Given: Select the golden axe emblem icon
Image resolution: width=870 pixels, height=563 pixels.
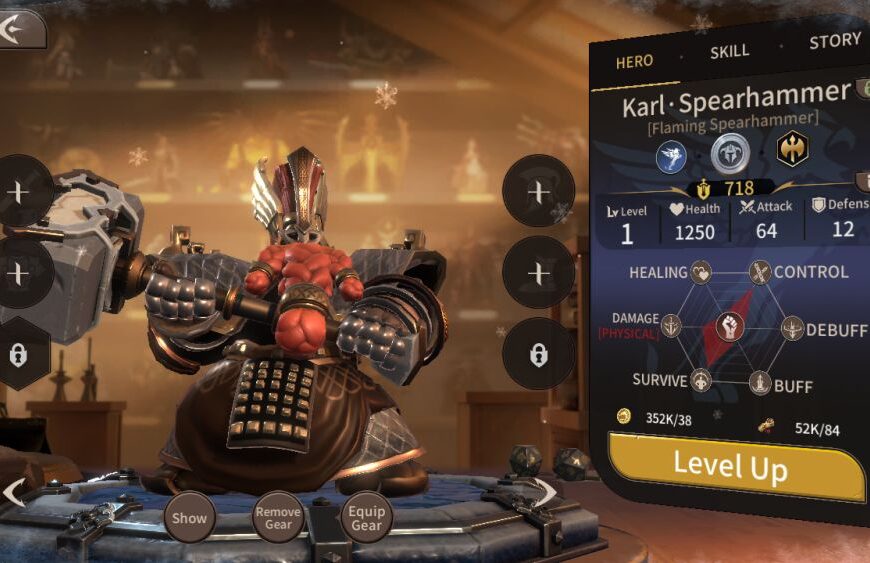Looking at the screenshot, I should [x=792, y=149].
